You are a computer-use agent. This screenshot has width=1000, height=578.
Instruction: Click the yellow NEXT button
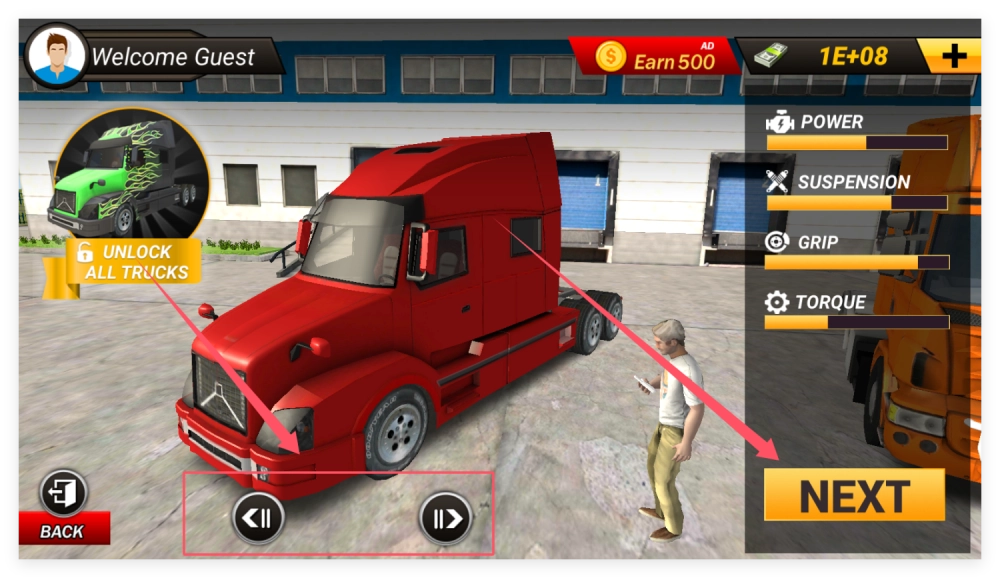[x=854, y=495]
